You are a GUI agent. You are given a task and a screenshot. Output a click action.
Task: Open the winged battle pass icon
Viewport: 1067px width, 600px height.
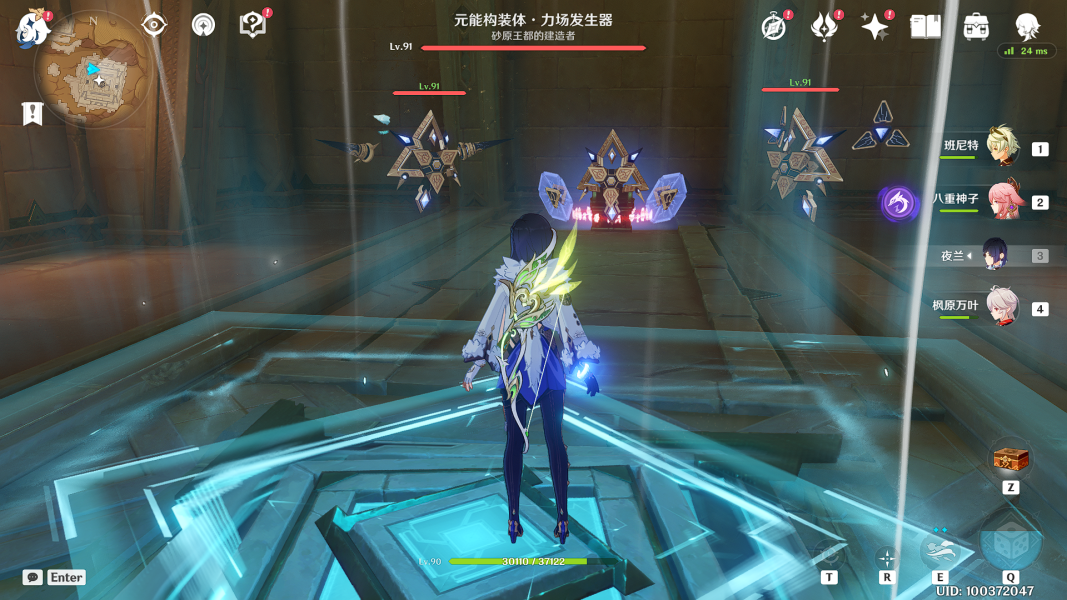click(x=823, y=26)
